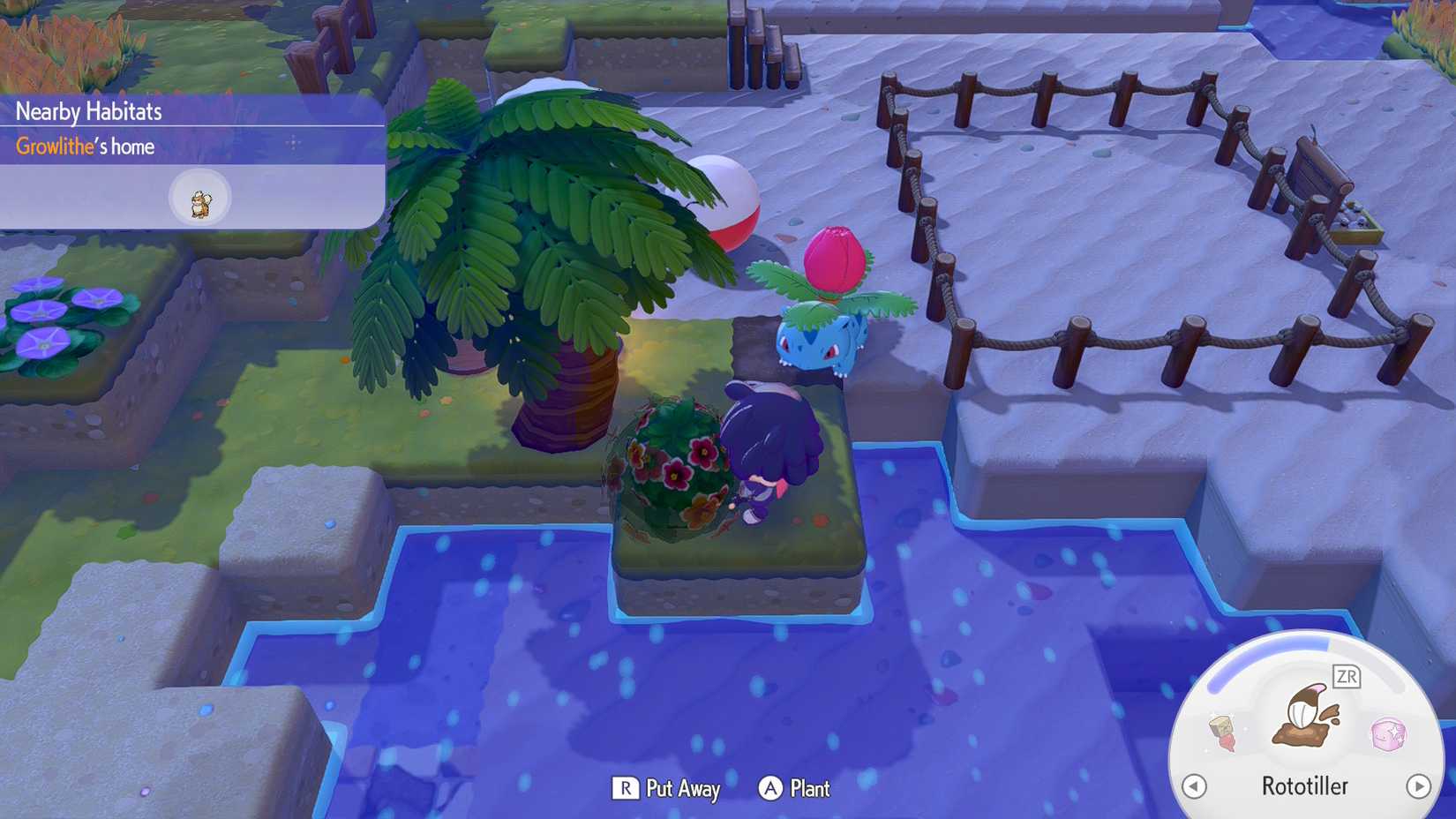Select the Nearby Habitats panel header
The width and height of the screenshot is (1456, 819).
89,111
